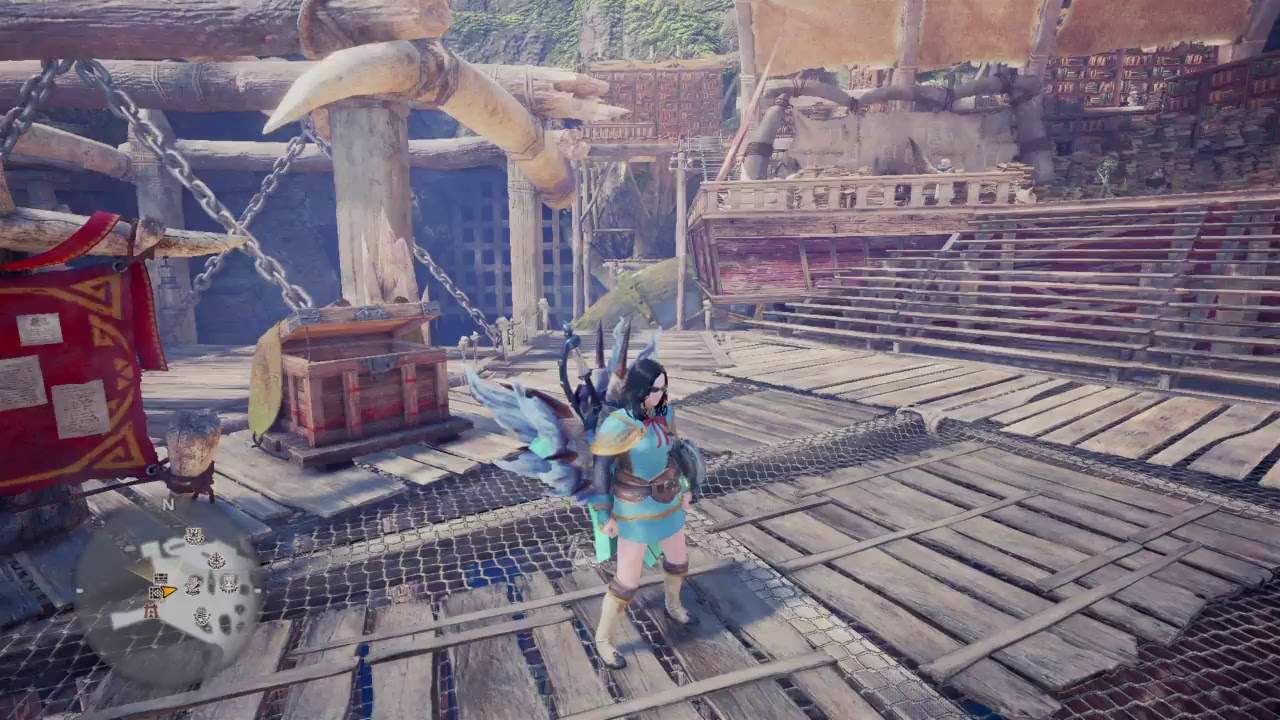
Task: Select the yellow player arrow on the minimap
Action: coord(168,590)
